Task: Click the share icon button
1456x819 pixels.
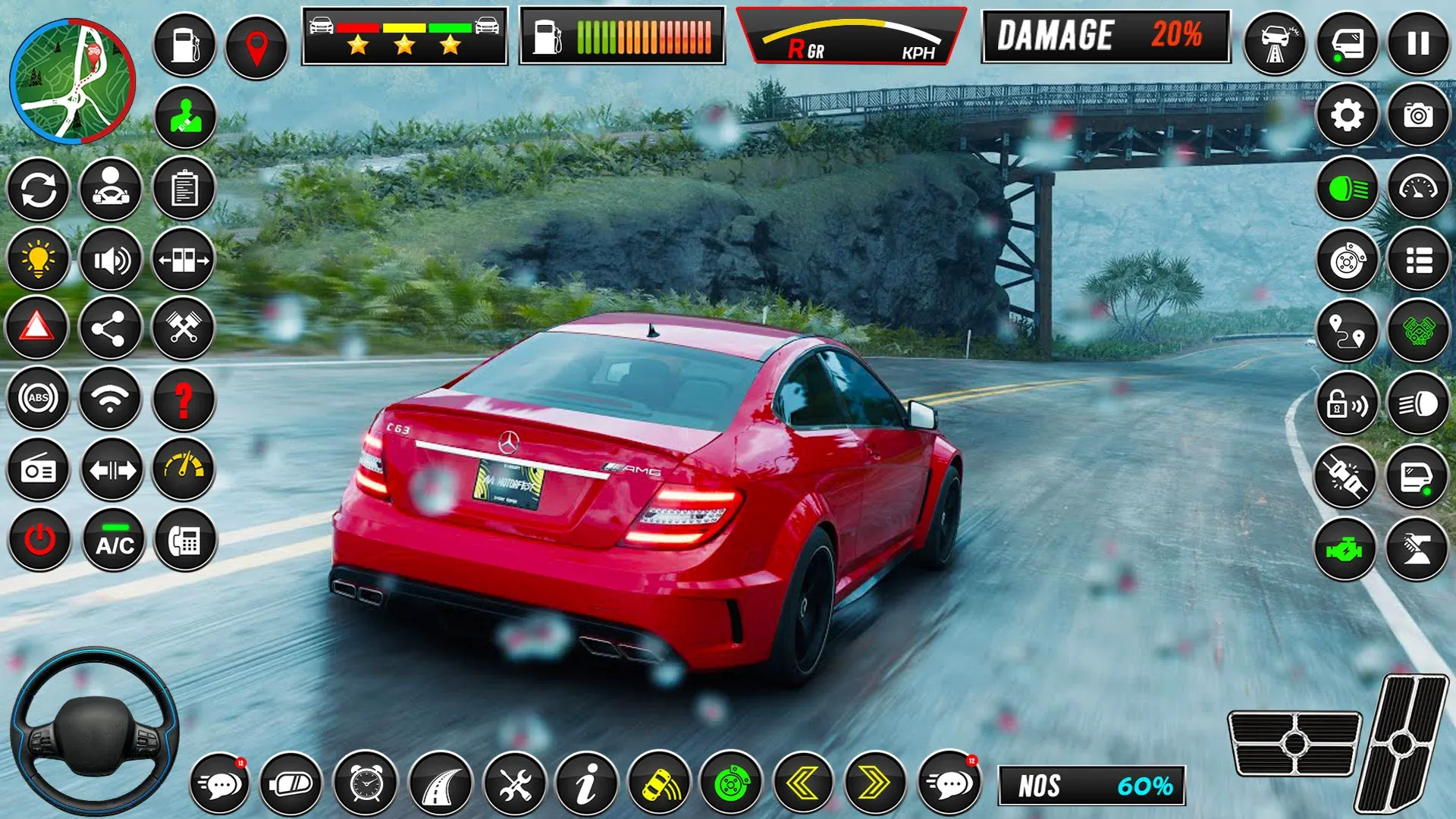Action: pos(110,329)
